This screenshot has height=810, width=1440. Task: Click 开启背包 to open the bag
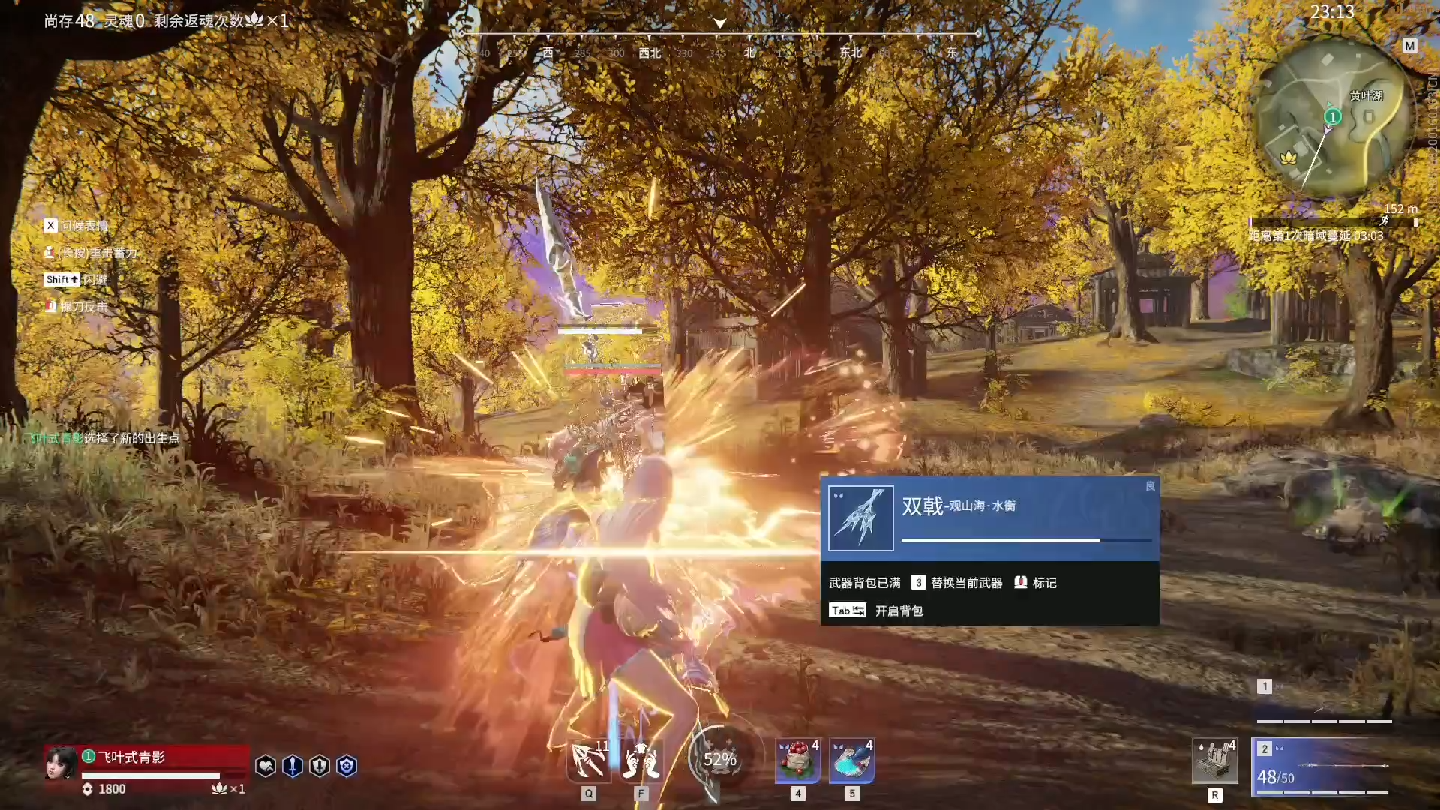[x=898, y=611]
